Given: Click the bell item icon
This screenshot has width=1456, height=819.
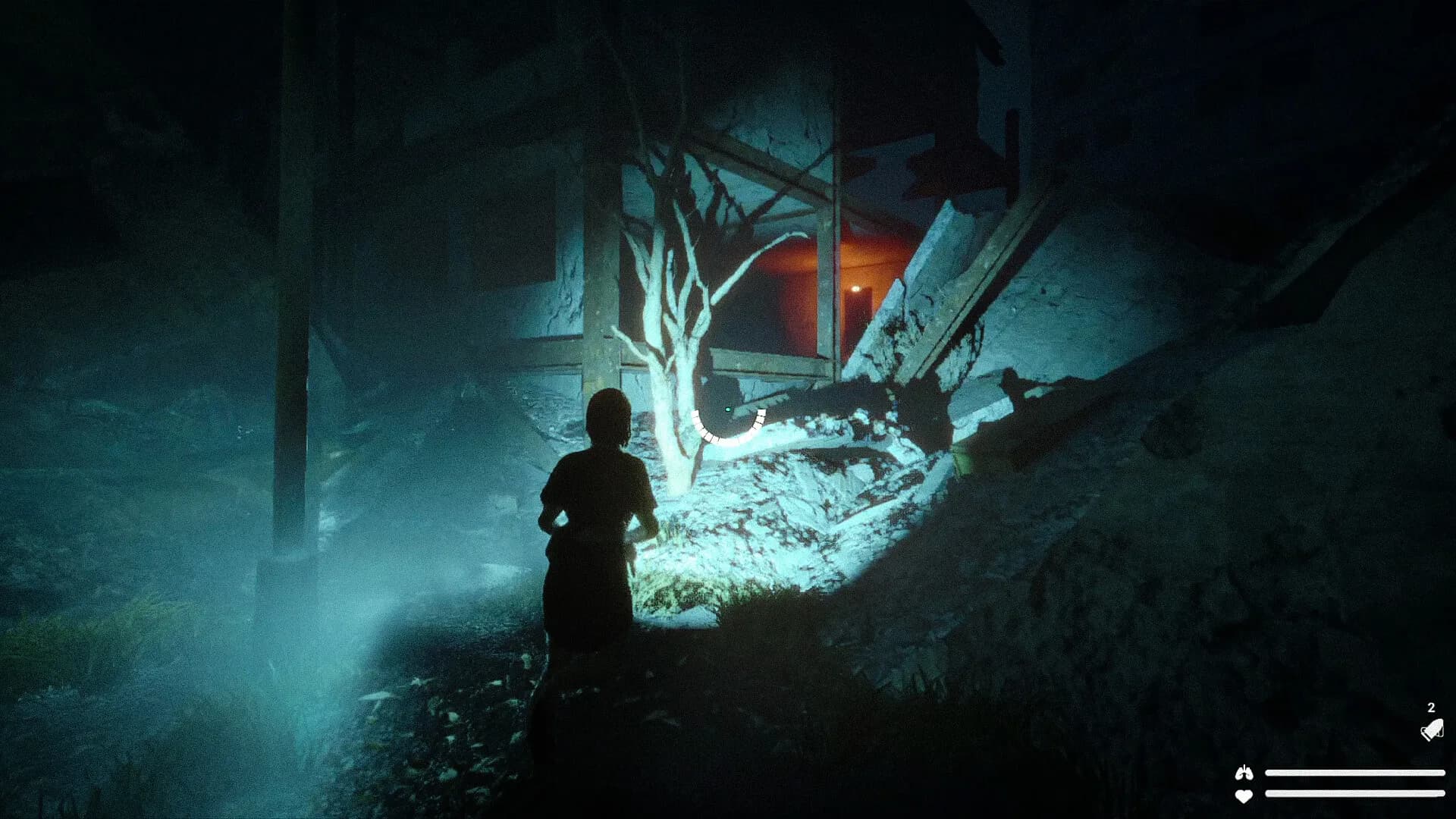Looking at the screenshot, I should tap(1432, 730).
